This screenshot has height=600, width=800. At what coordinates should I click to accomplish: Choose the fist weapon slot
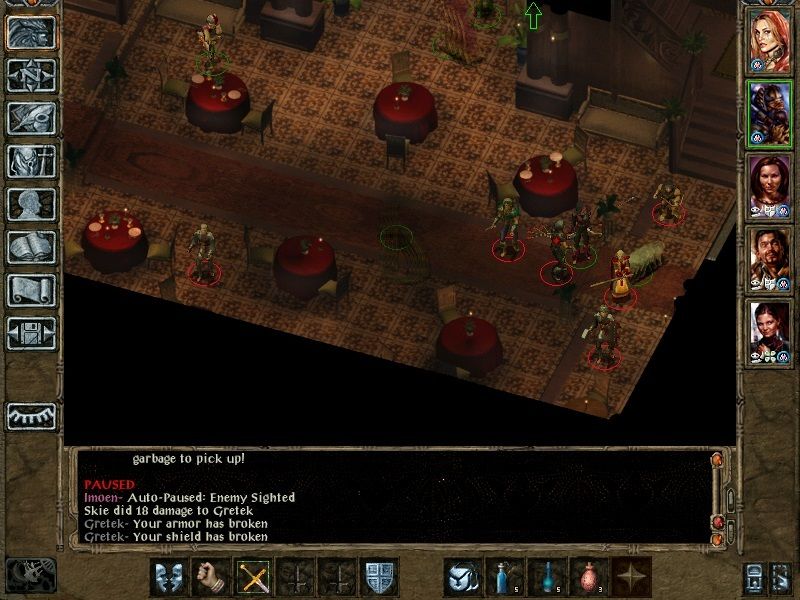pos(211,577)
